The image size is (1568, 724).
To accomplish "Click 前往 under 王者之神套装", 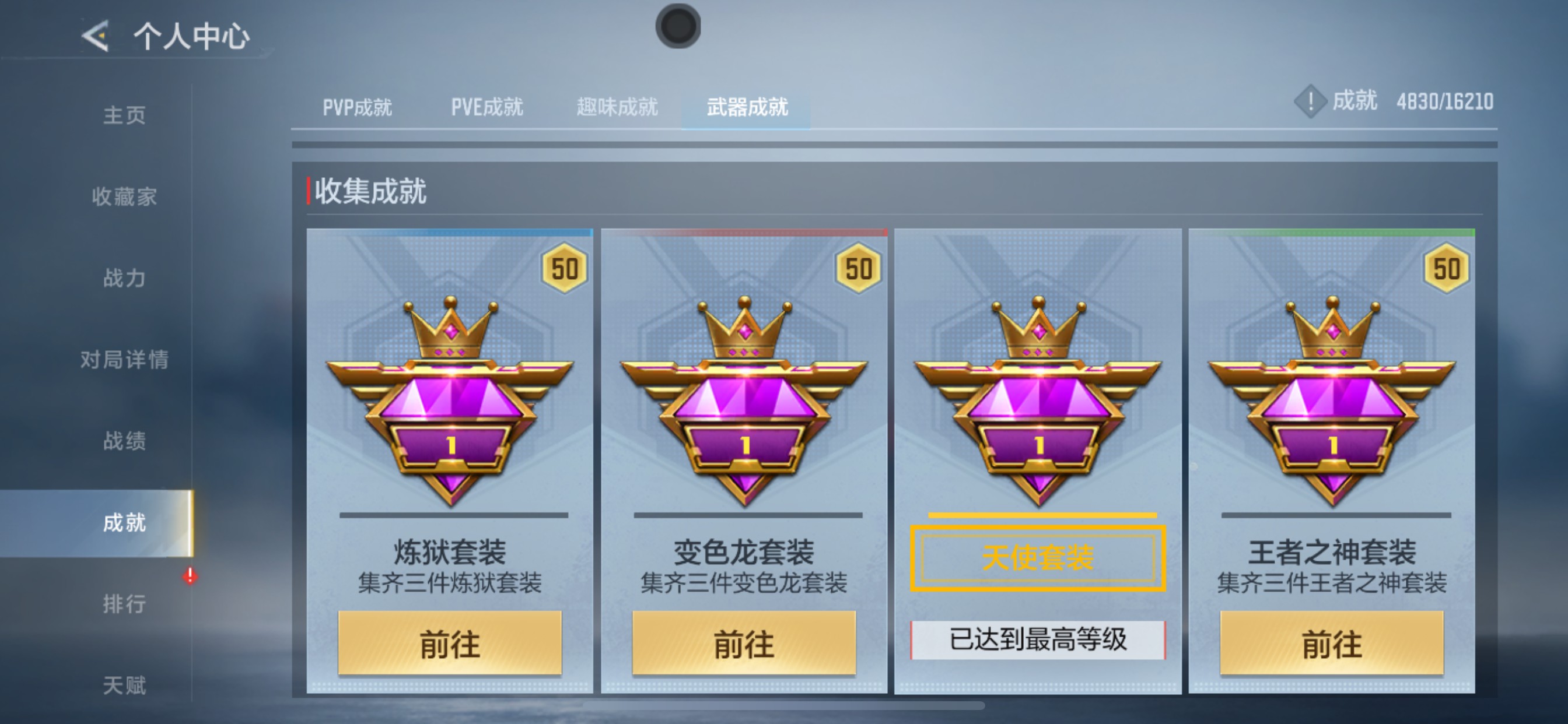I will pos(1333,643).
